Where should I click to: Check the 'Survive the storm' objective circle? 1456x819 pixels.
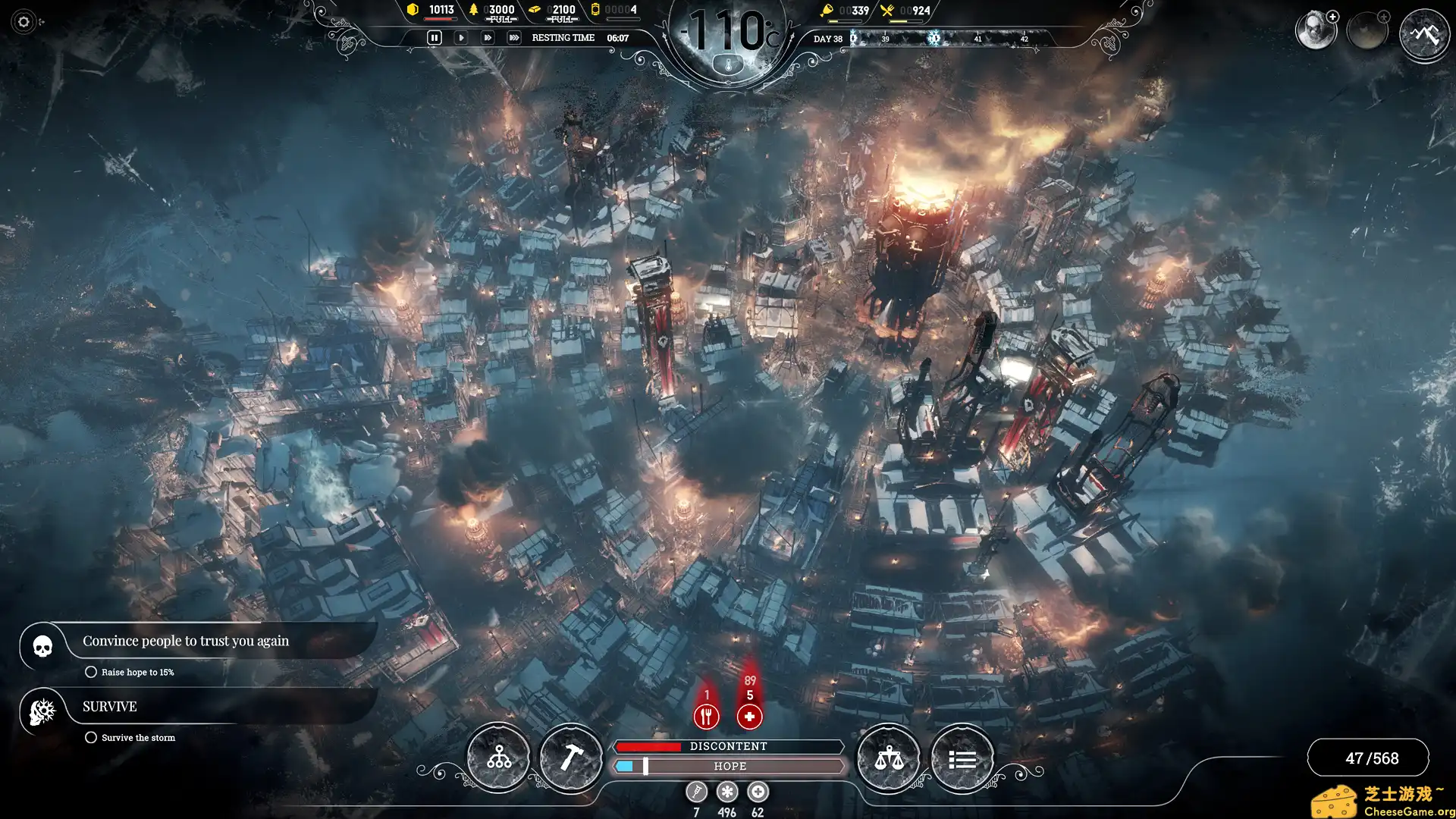pos(91,737)
